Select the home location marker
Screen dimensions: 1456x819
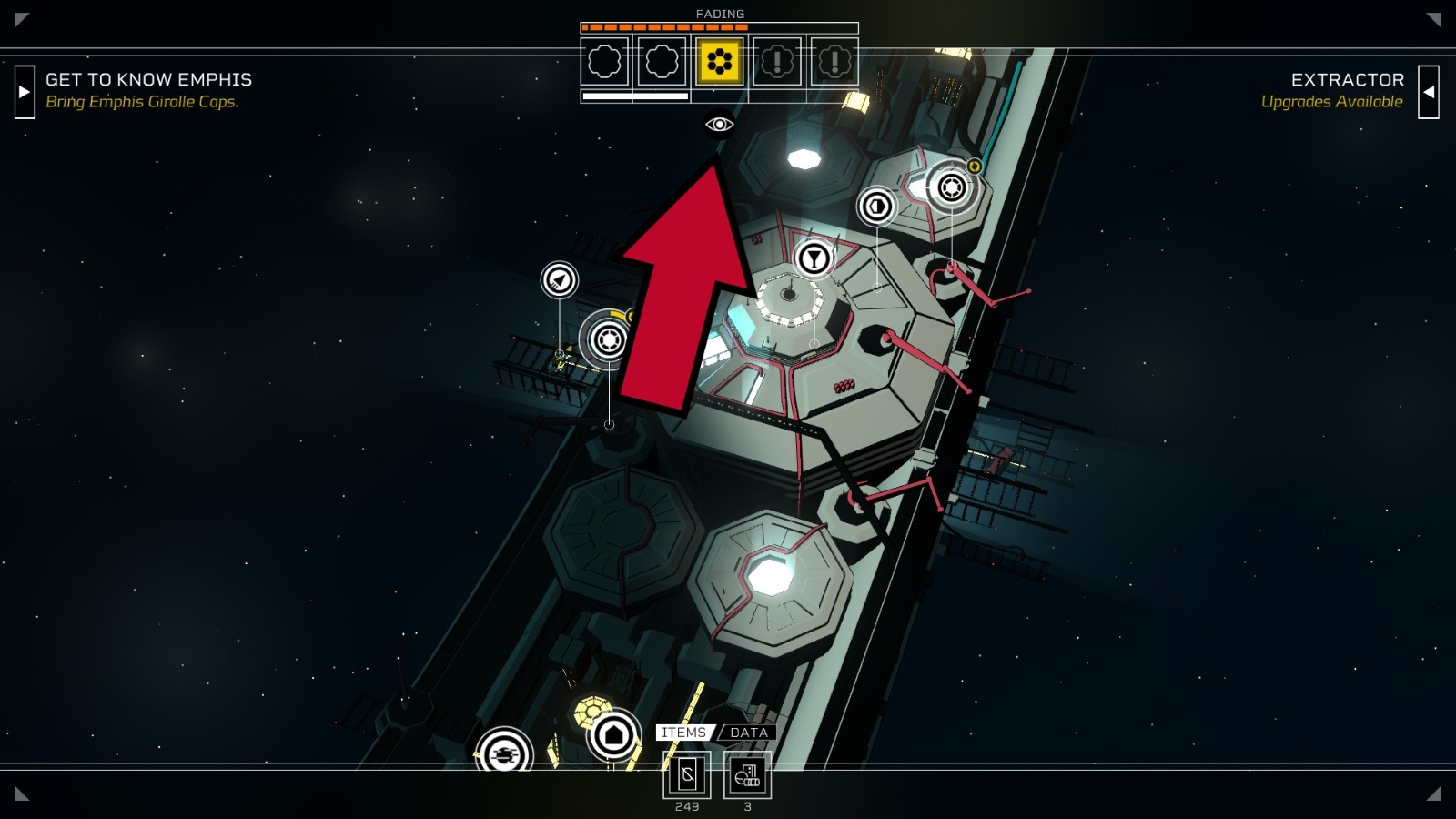click(613, 734)
